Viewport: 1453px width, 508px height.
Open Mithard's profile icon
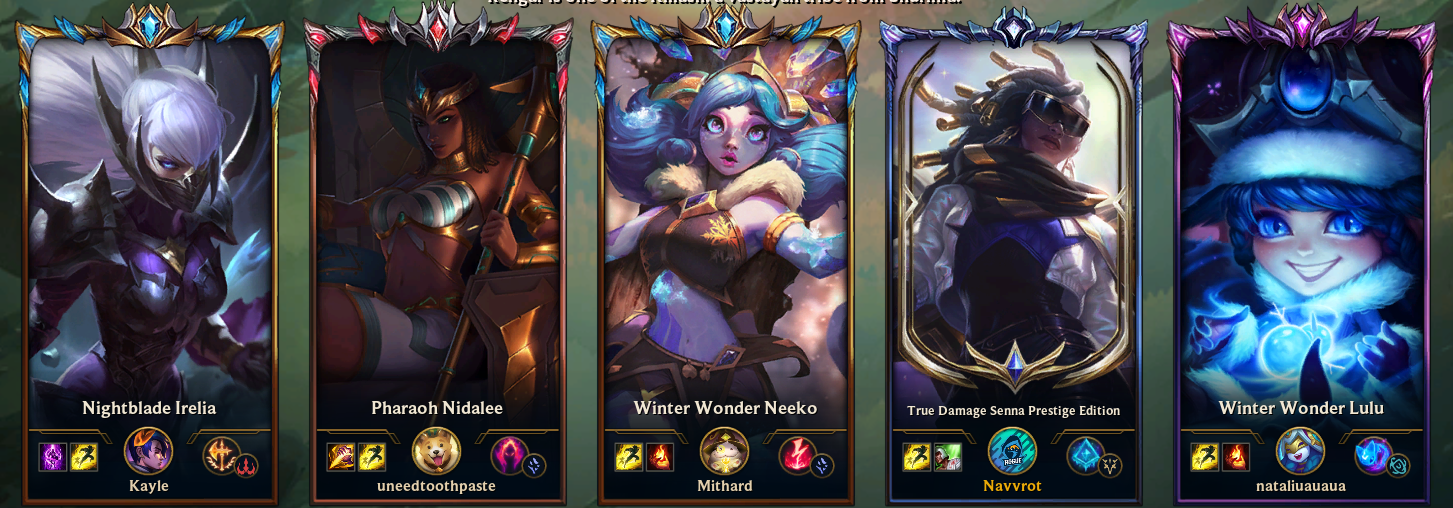(x=725, y=451)
